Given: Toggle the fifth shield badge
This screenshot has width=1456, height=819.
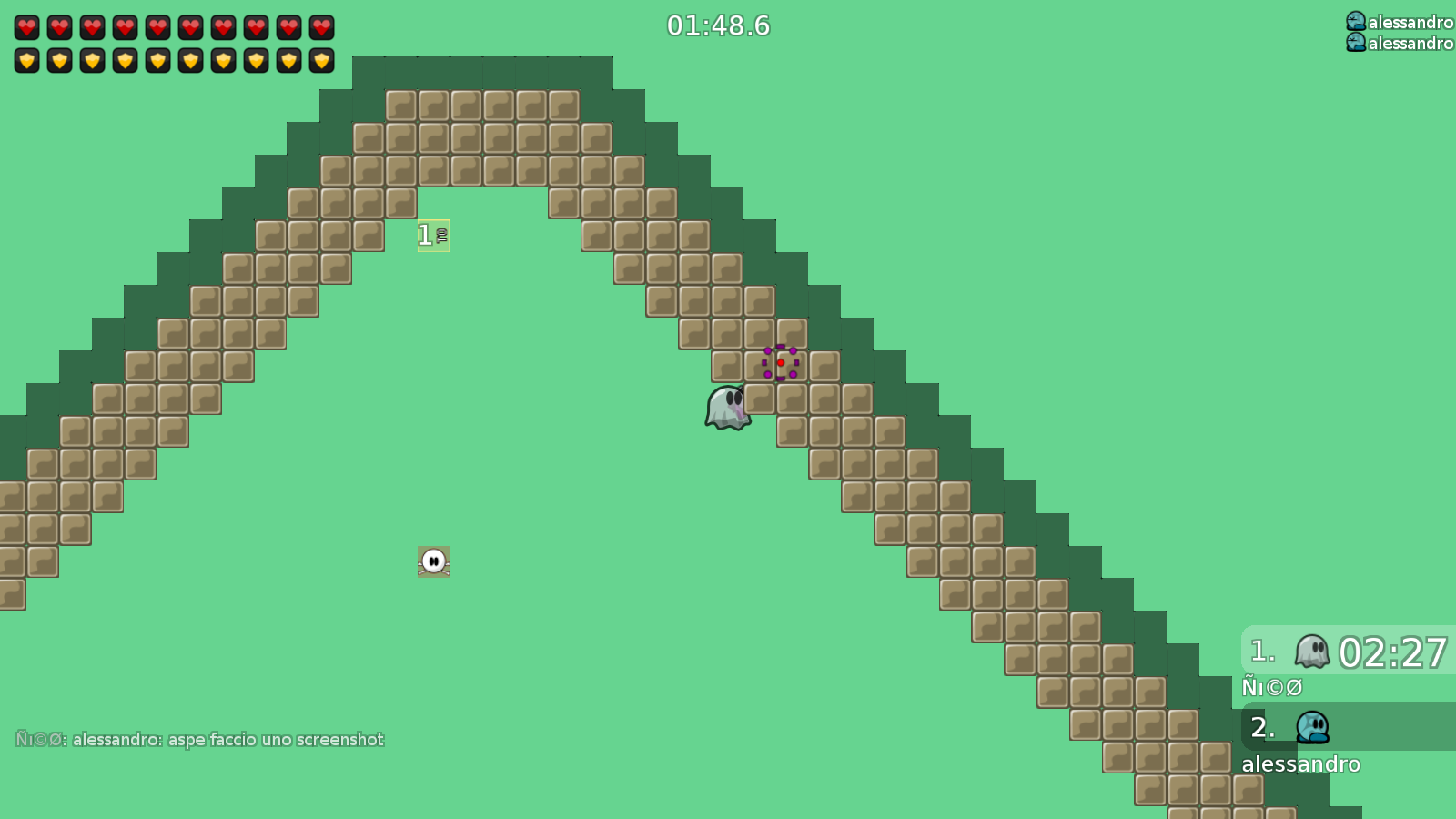Looking at the screenshot, I should [x=158, y=61].
